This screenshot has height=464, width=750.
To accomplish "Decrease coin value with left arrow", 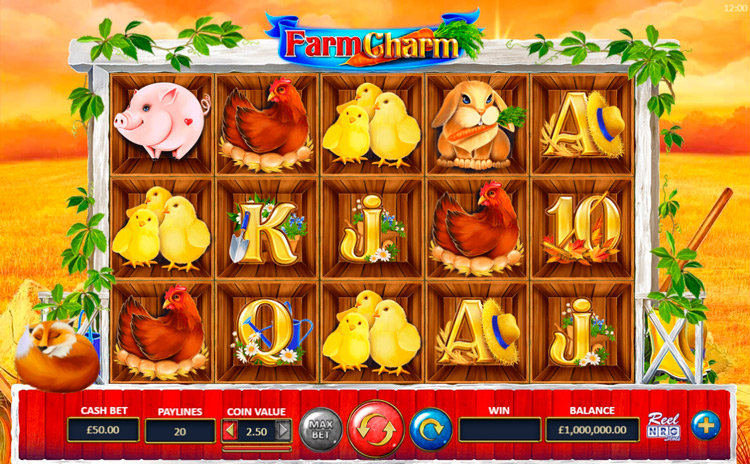I will click(228, 431).
